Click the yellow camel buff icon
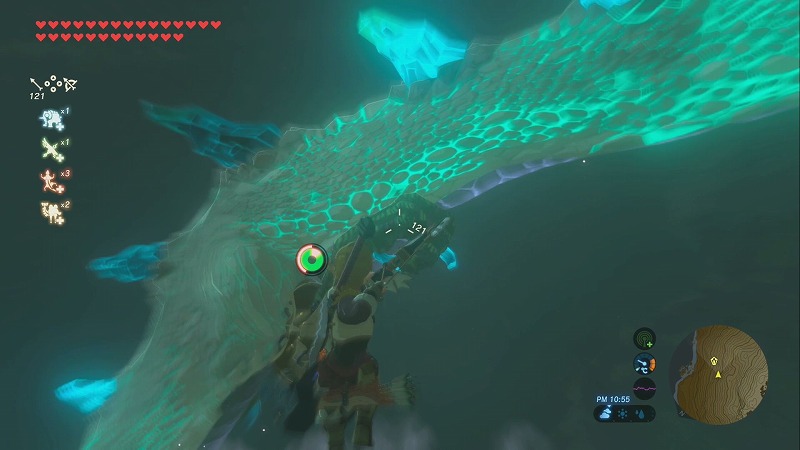The height and width of the screenshot is (450, 800). (x=49, y=211)
